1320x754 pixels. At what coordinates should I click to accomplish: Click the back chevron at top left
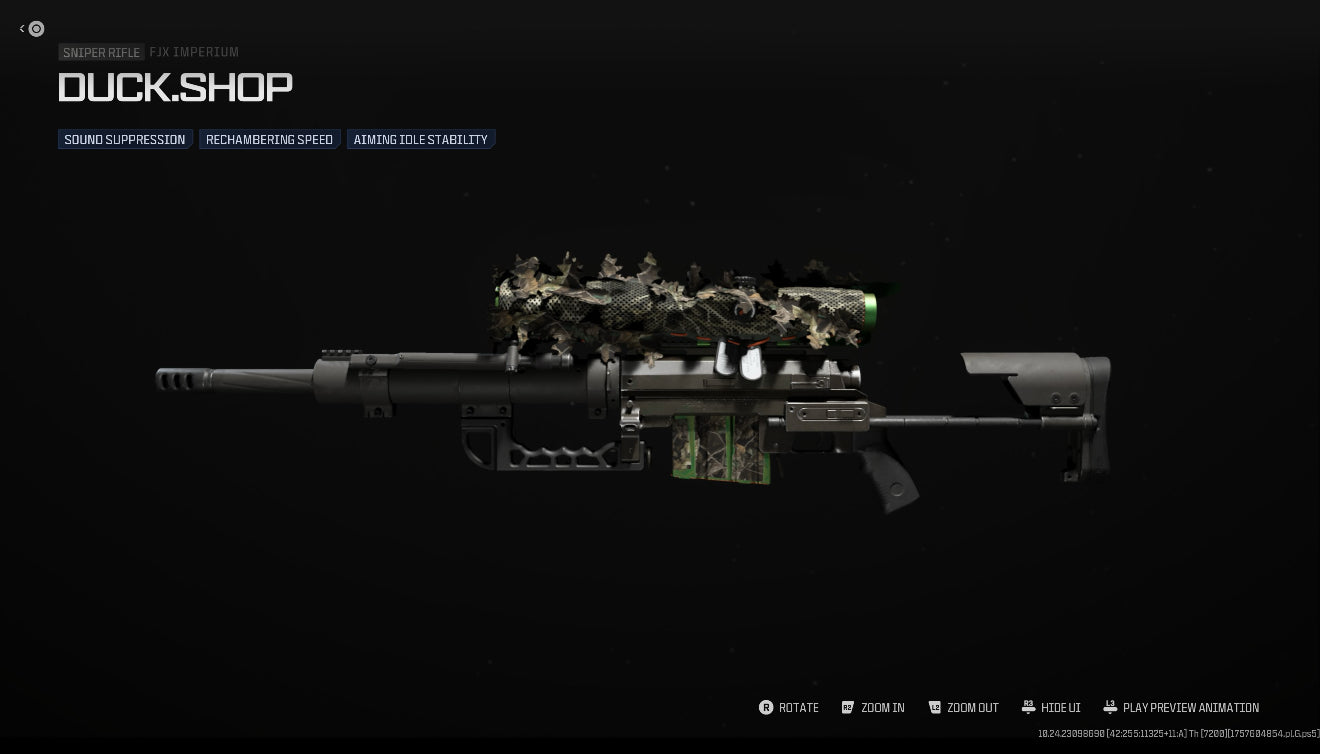click(x=20, y=29)
